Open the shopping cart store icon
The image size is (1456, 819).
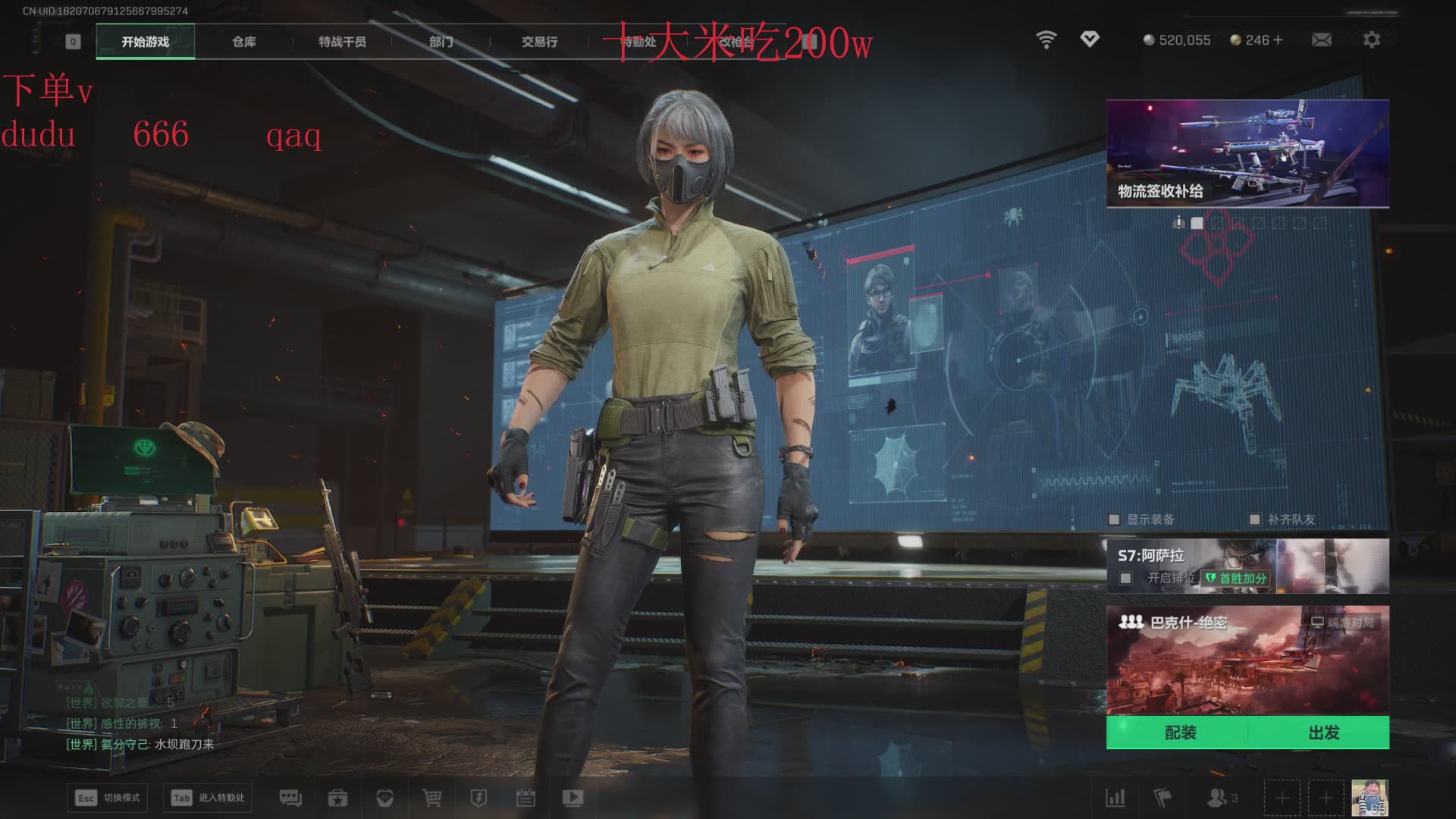click(x=431, y=798)
